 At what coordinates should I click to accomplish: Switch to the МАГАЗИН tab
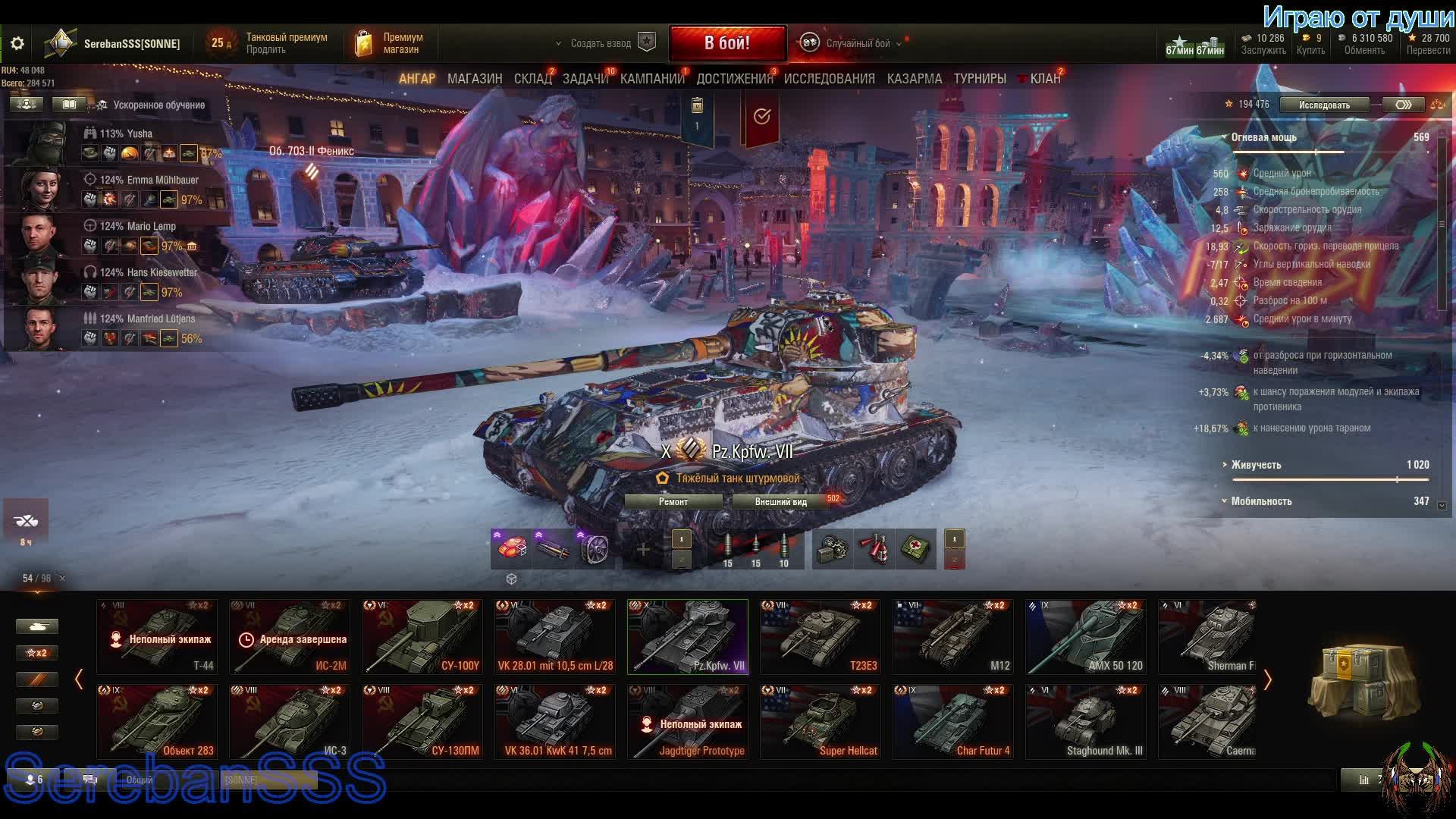pyautogui.click(x=475, y=79)
